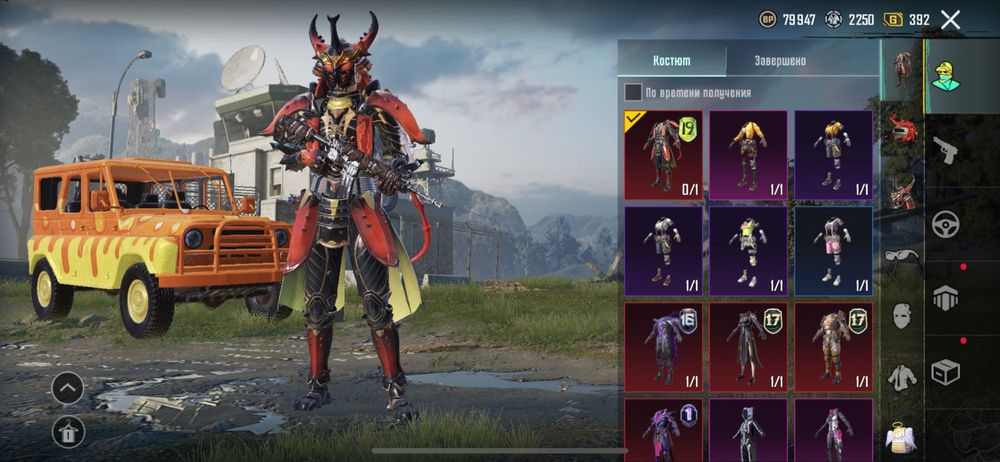
Task: Switch to the Костюм tab
Action: [x=671, y=60]
